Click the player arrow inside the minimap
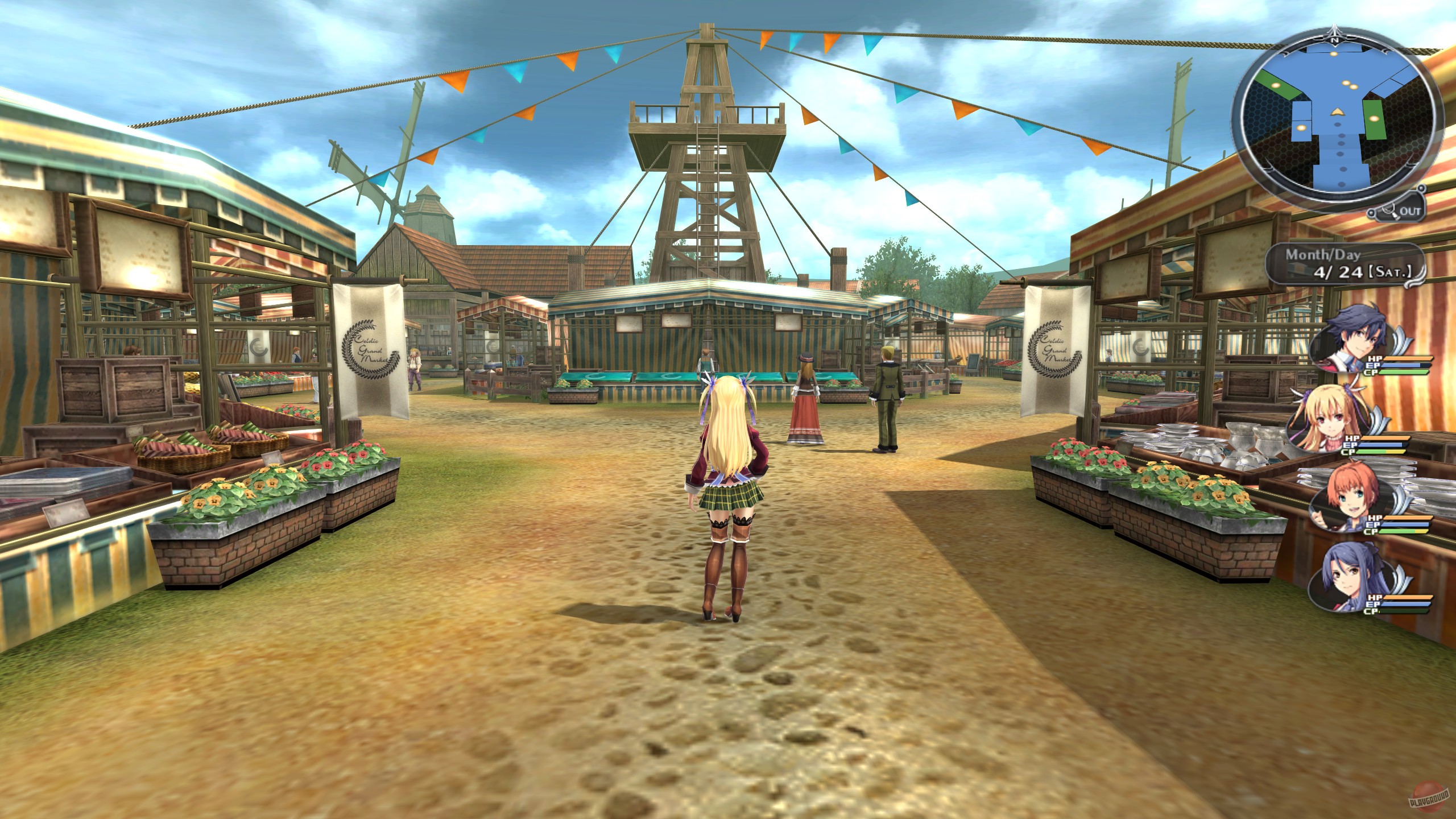 (1337, 112)
